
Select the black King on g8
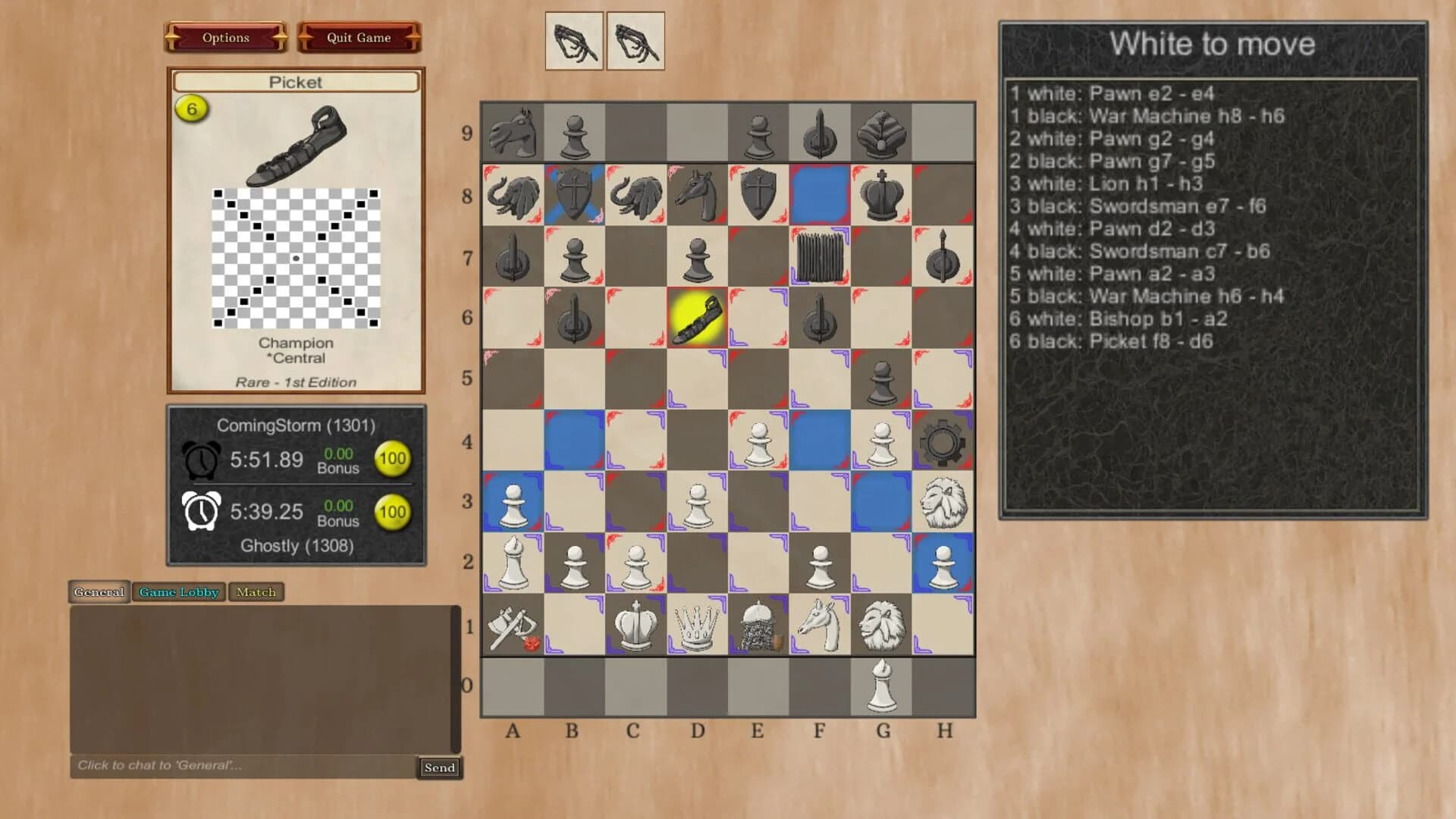[882, 193]
